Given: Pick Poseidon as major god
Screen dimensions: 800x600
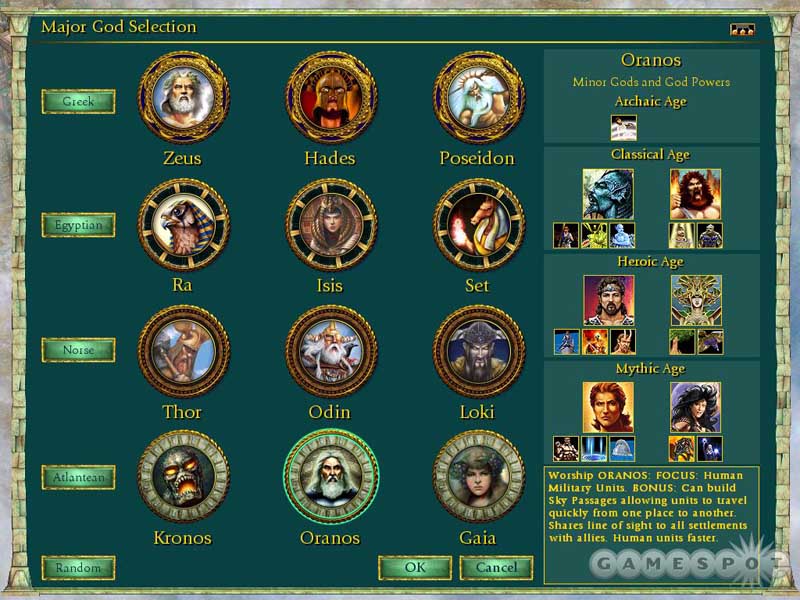Looking at the screenshot, I should 478,97.
